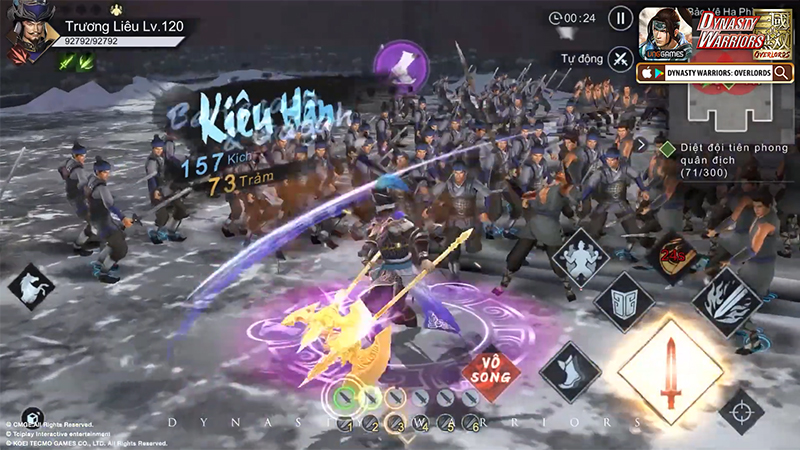Pause the battle
The image size is (800, 450).
621,18
